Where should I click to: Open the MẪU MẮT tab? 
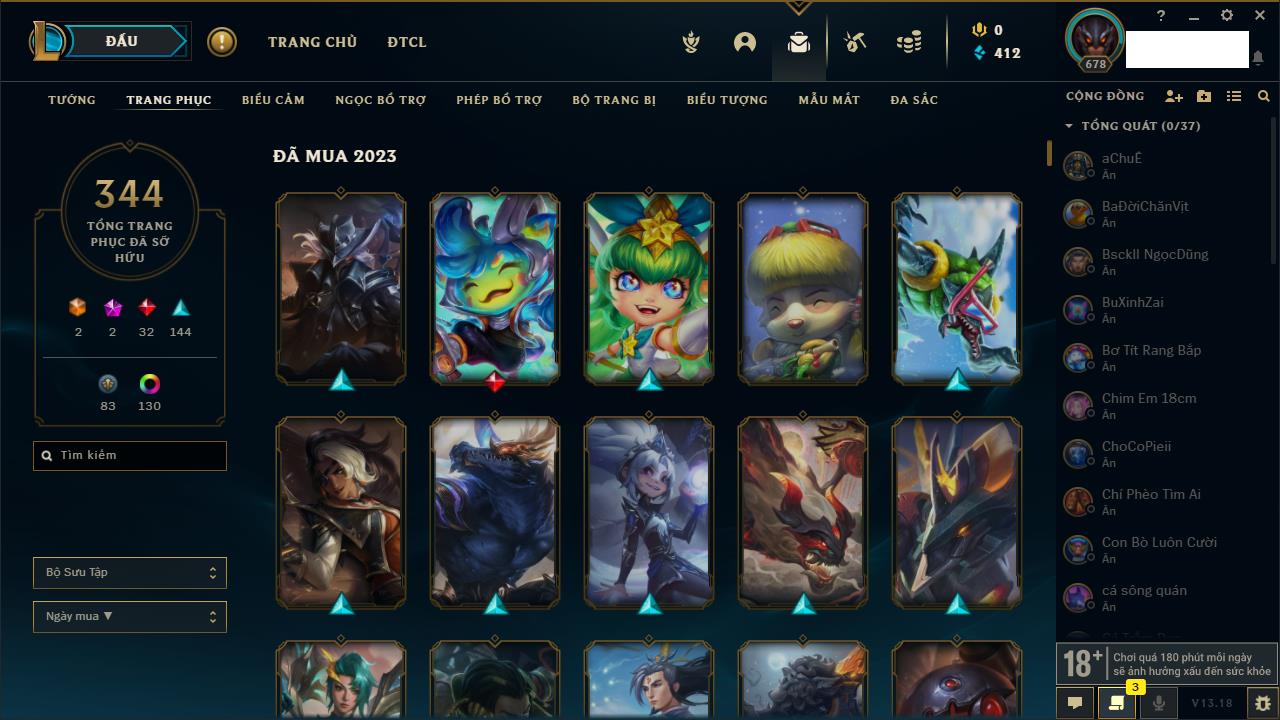829,100
